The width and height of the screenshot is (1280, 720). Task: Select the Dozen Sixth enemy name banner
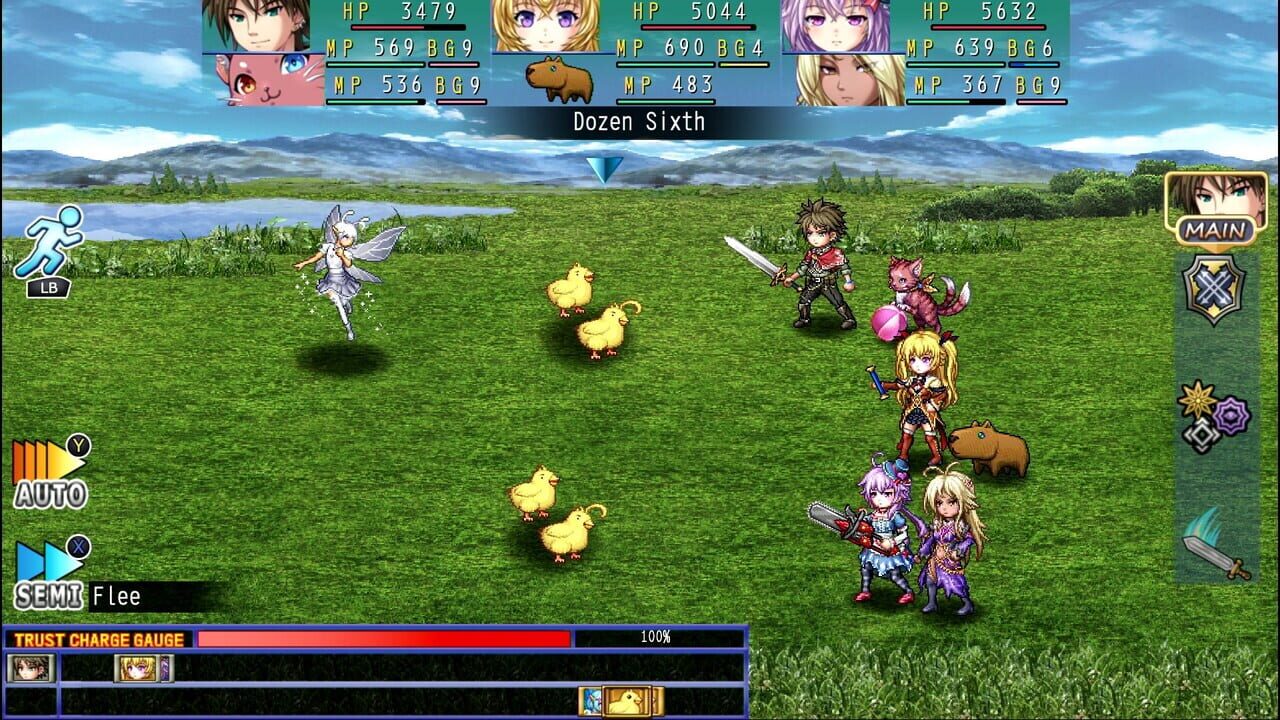(640, 122)
